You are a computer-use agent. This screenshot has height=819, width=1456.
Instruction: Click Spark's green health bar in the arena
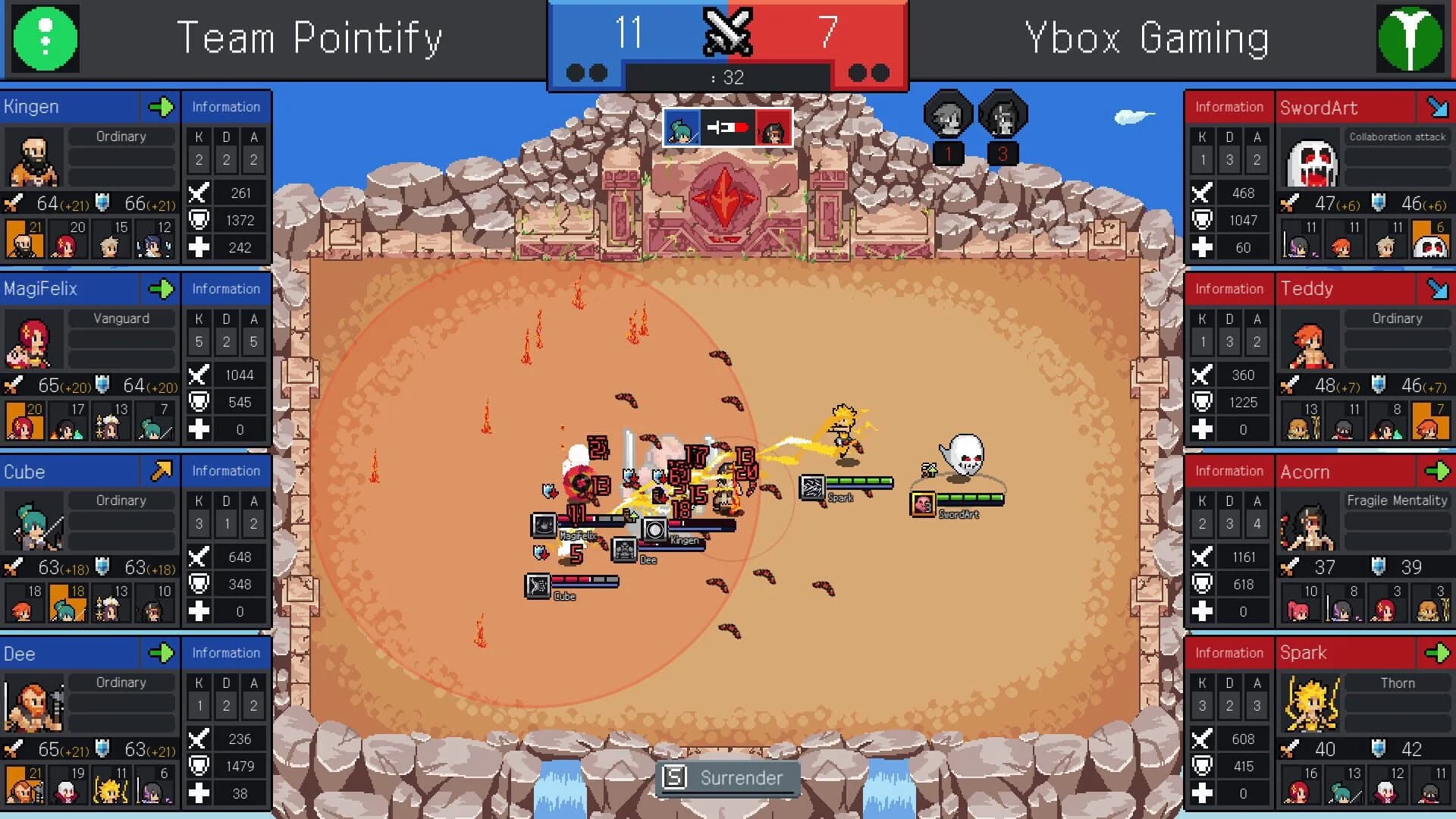[861, 480]
